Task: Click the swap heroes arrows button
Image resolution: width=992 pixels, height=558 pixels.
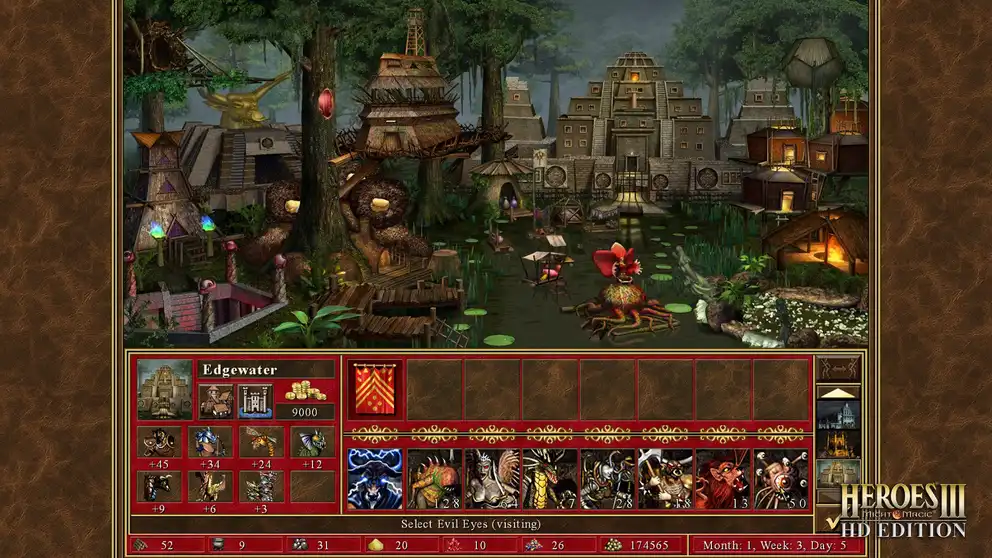Action: click(x=839, y=368)
